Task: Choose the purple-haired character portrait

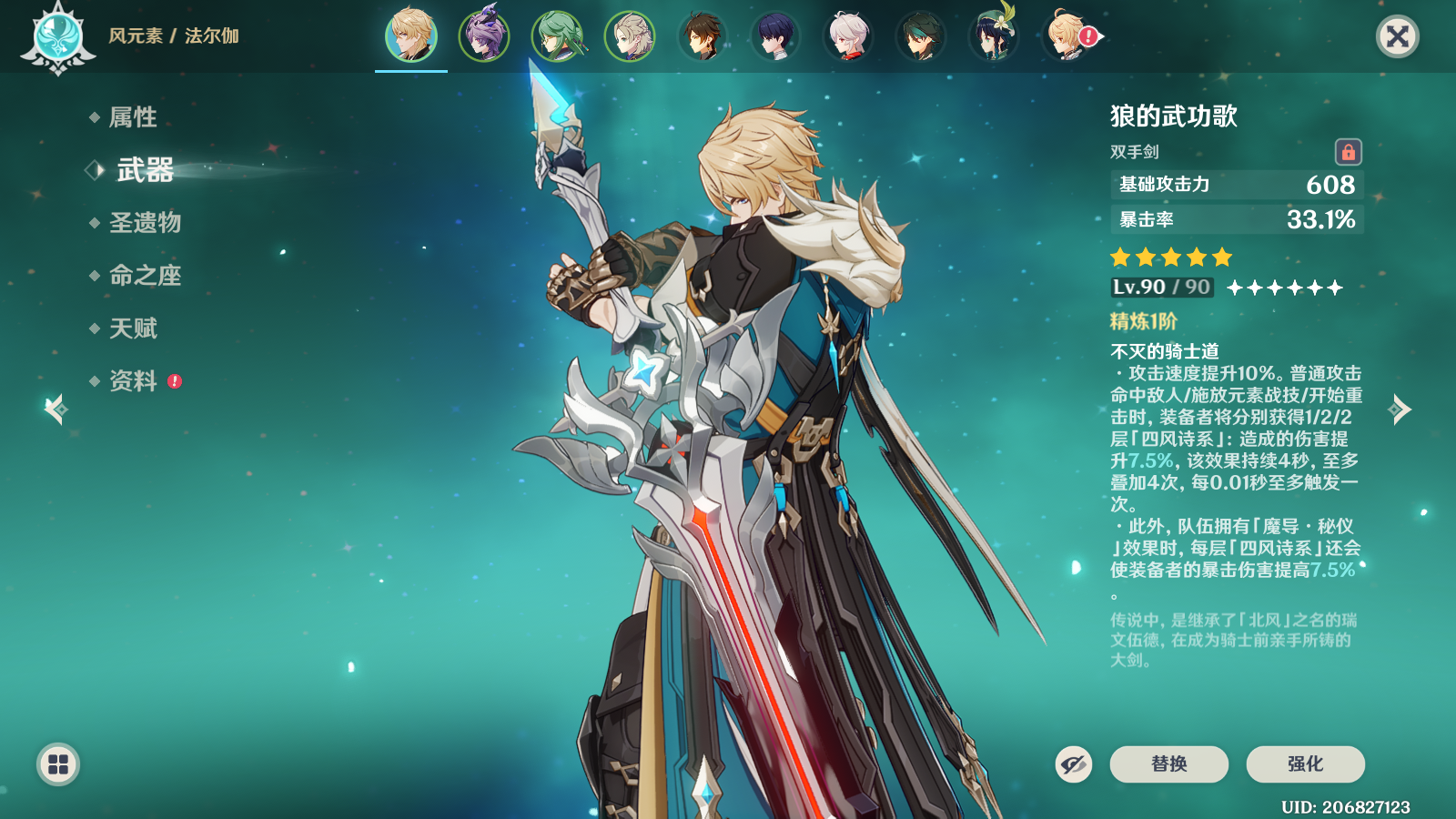Action: pyautogui.click(x=484, y=36)
